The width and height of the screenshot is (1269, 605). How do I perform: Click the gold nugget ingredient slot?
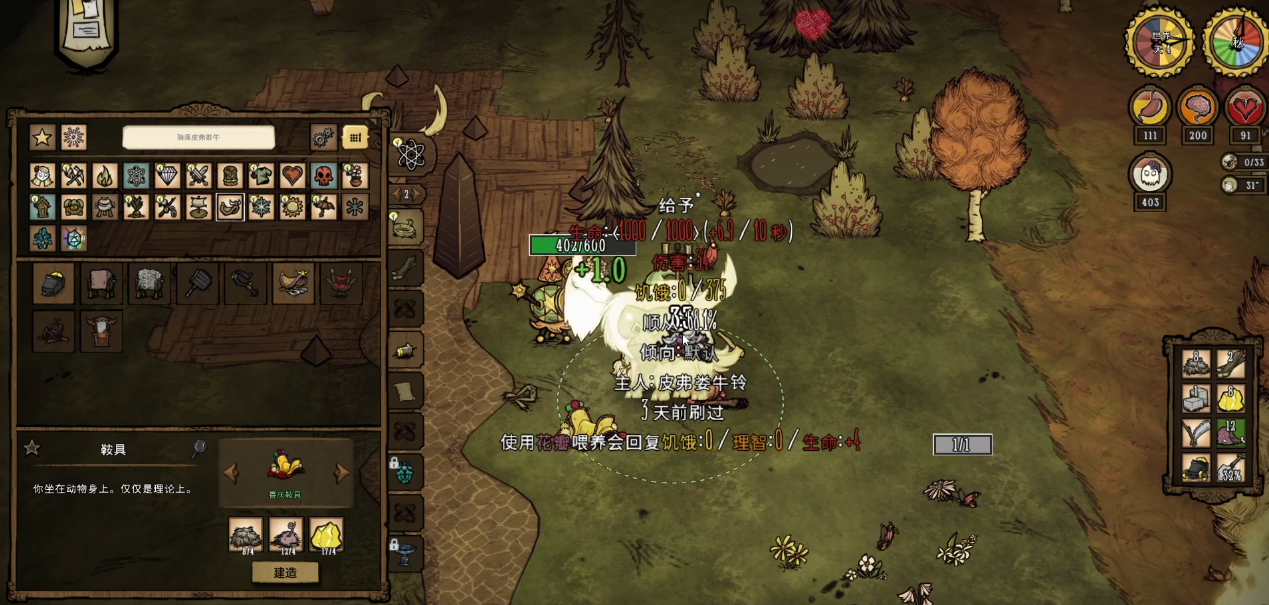tap(326, 536)
